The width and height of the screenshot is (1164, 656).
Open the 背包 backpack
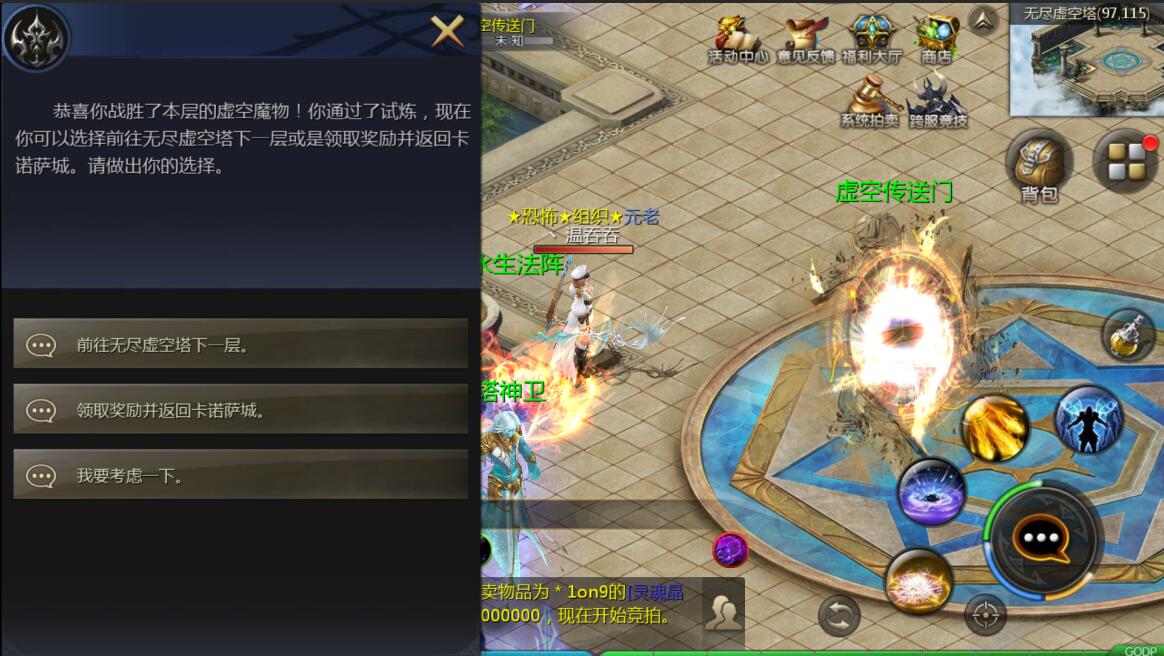1038,165
